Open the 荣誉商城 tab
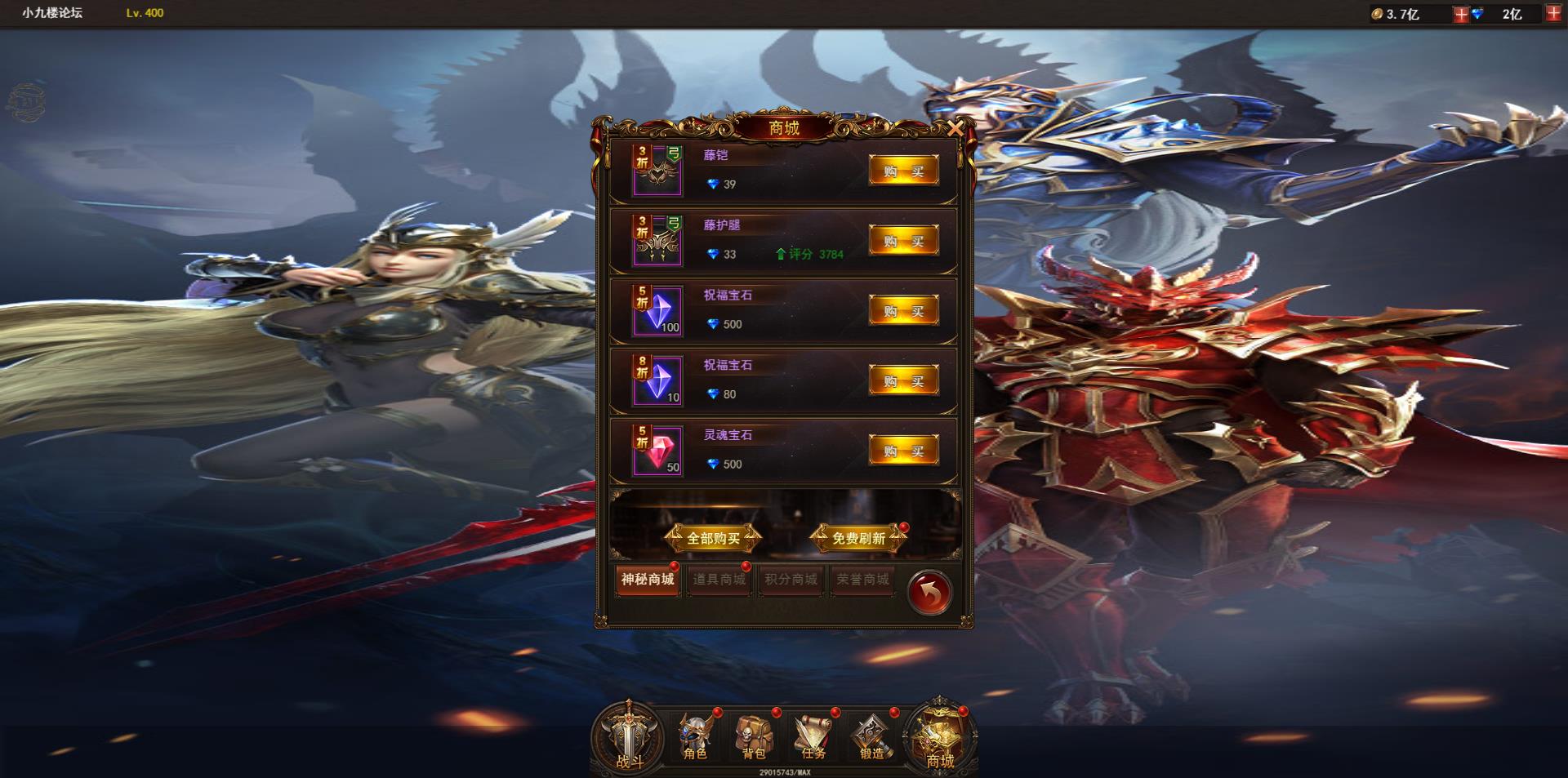This screenshot has height=778, width=1568. click(862, 580)
